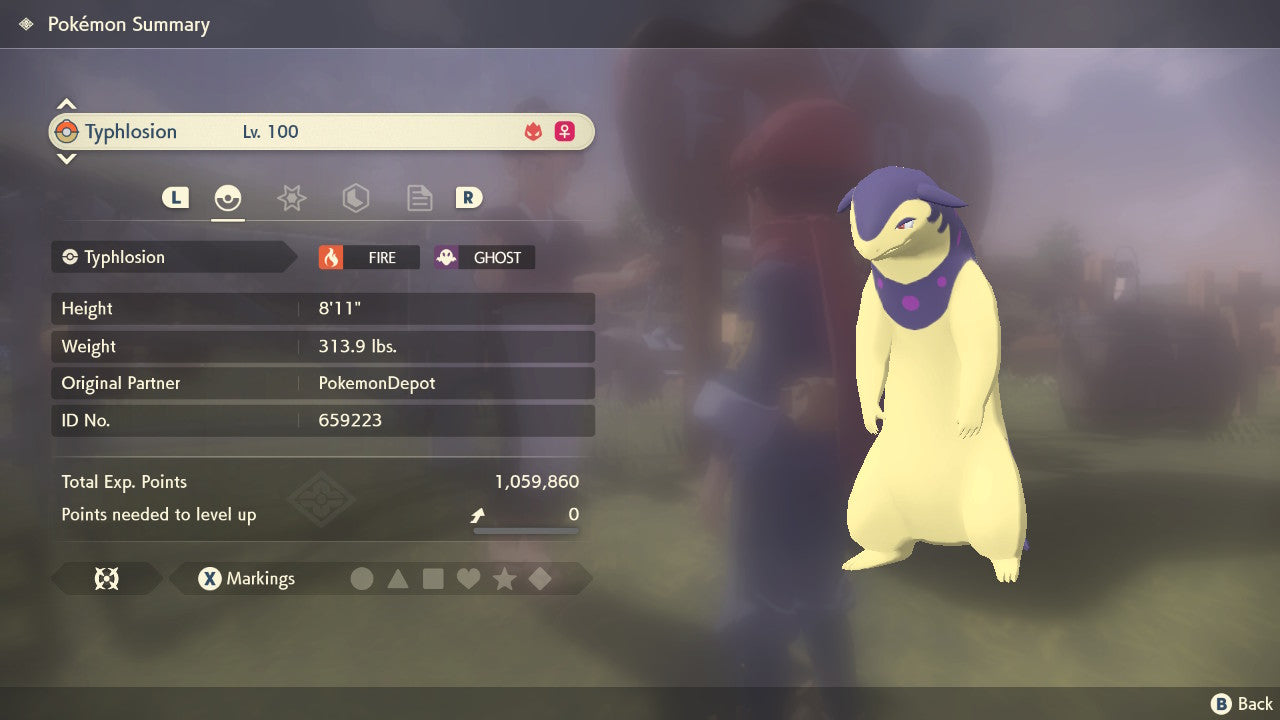Toggle the triangle marking
Viewport: 1280px width, 720px height.
[x=398, y=578]
